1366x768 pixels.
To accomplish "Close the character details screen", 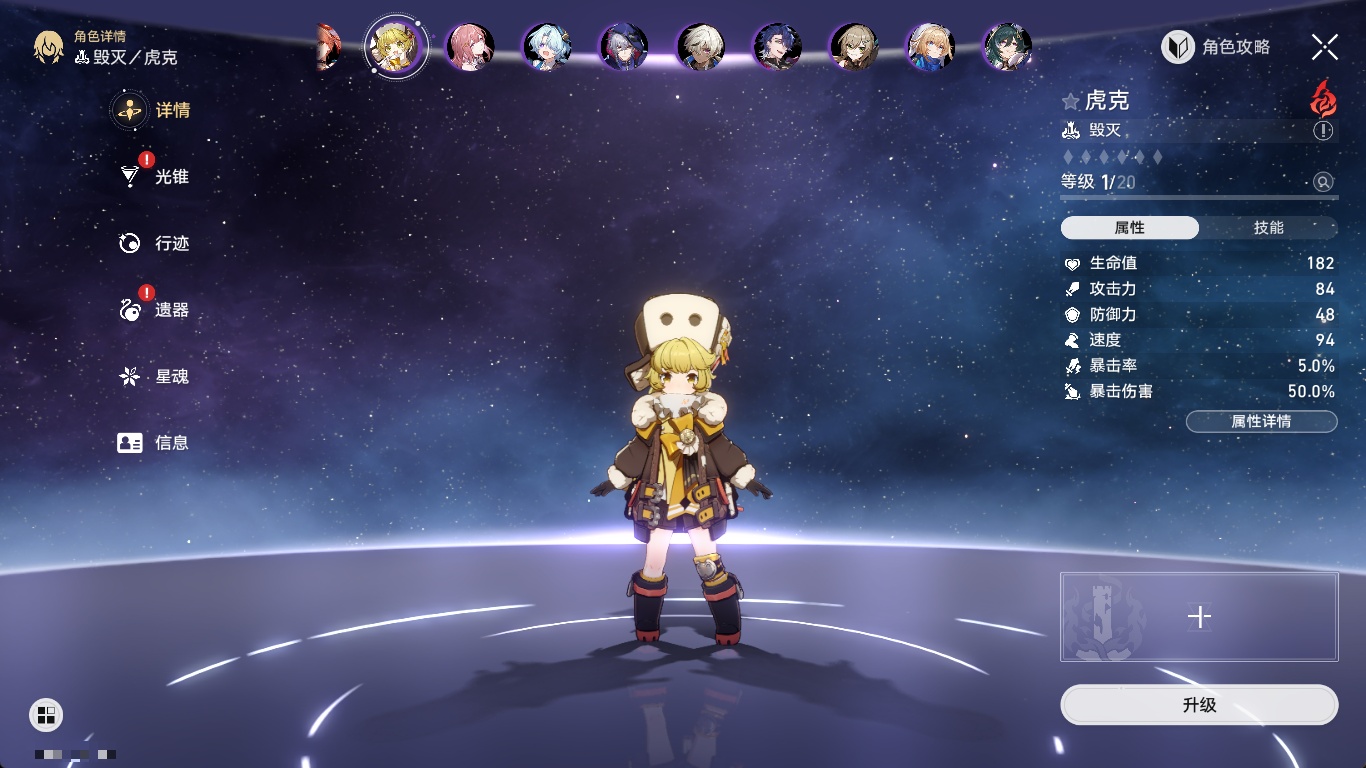I will (x=1325, y=47).
